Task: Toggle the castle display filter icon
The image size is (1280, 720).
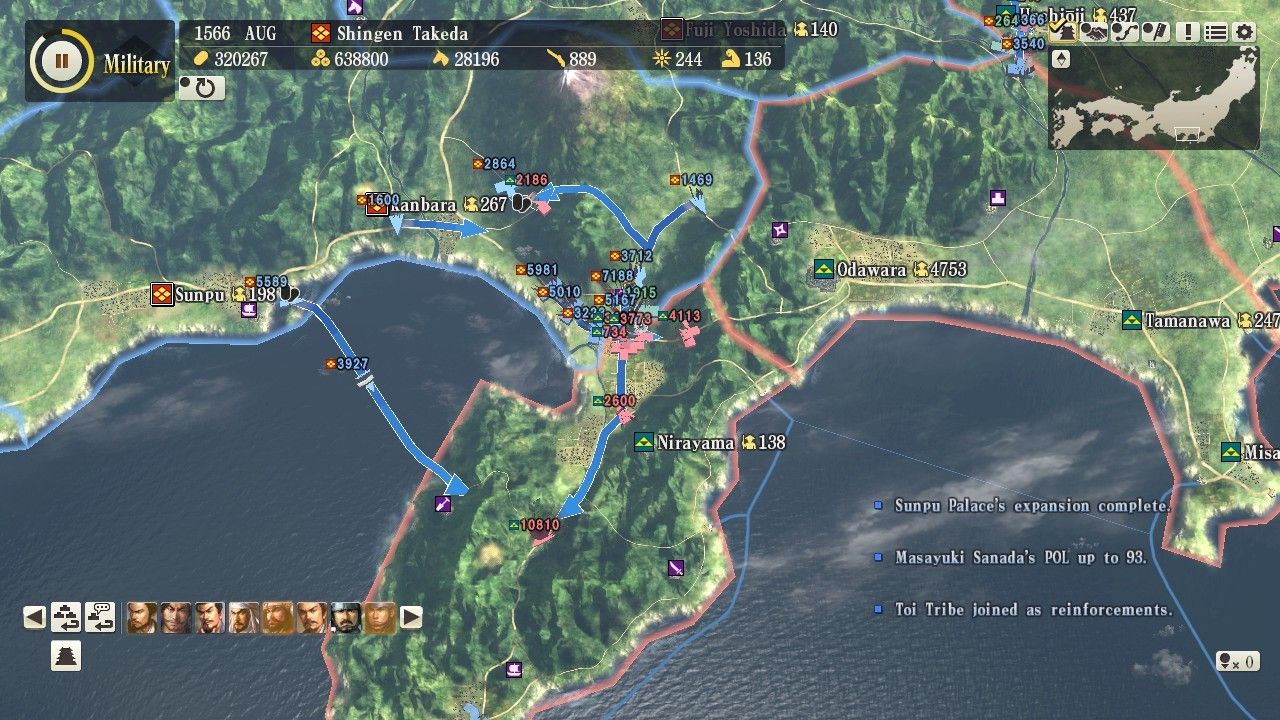Action: [1064, 32]
